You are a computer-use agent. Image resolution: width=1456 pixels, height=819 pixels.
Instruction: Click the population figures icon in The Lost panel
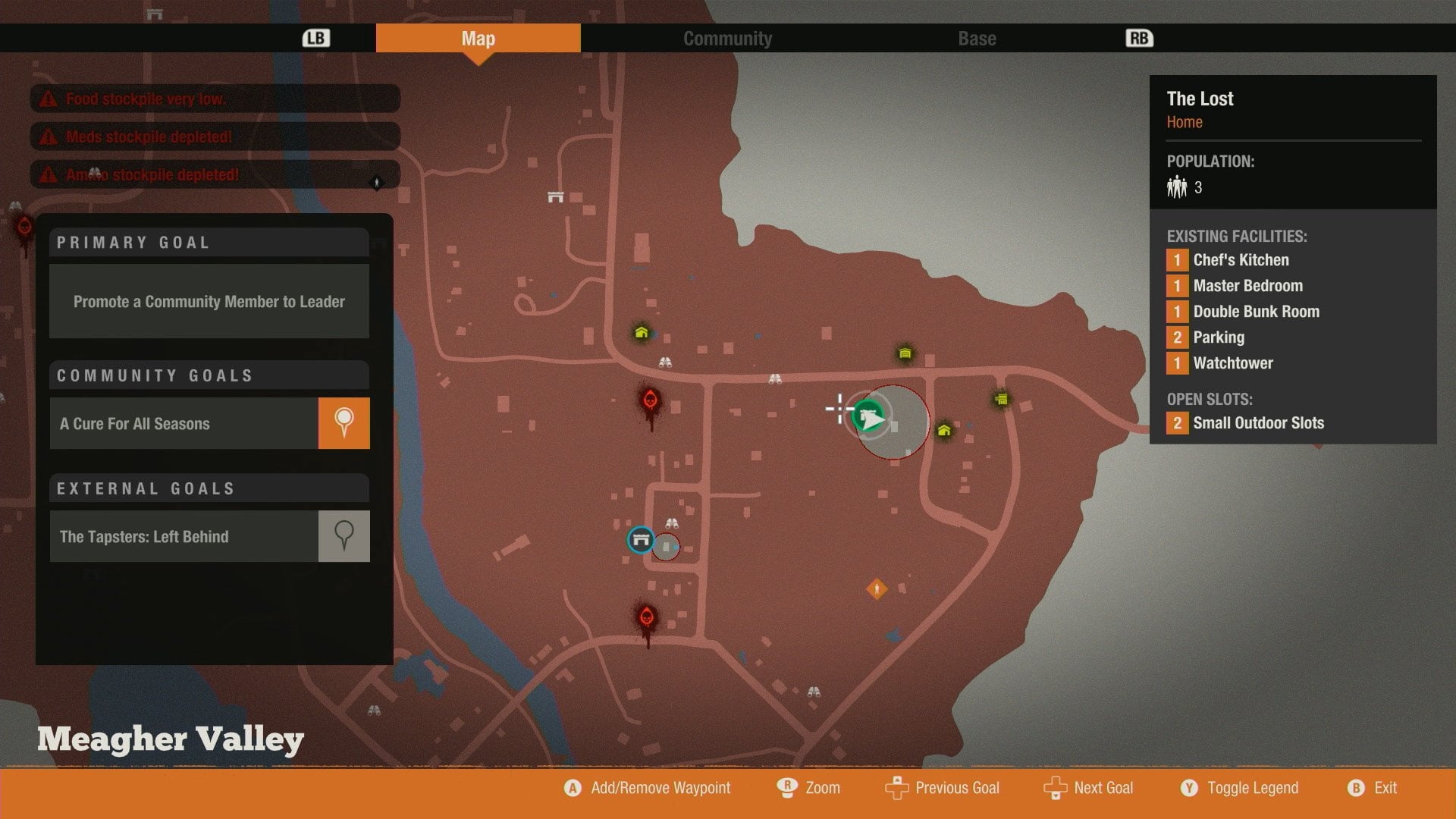1176,187
